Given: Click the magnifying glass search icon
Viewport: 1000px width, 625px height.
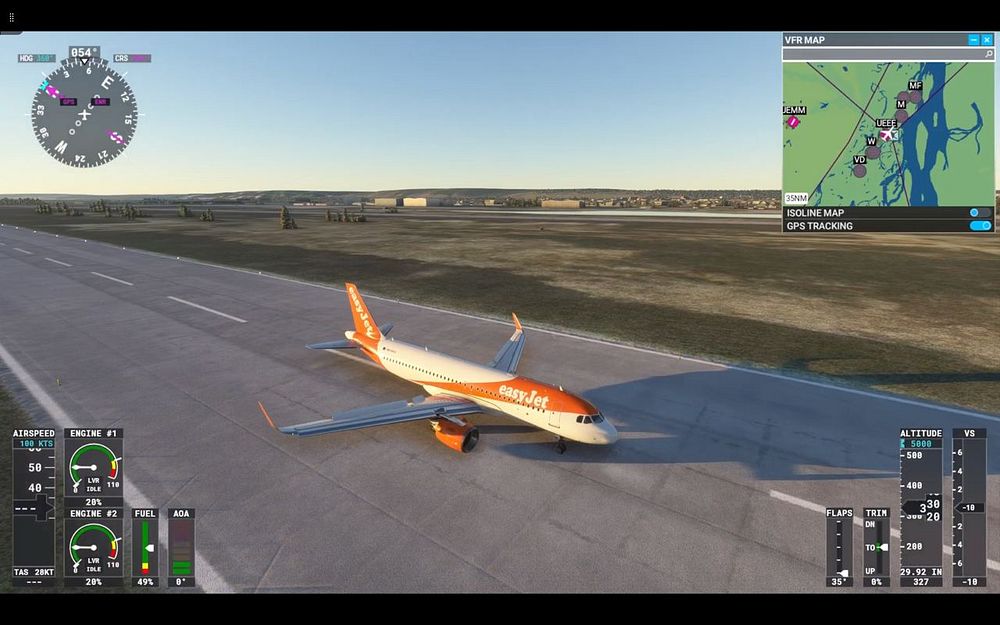Looking at the screenshot, I should [988, 55].
